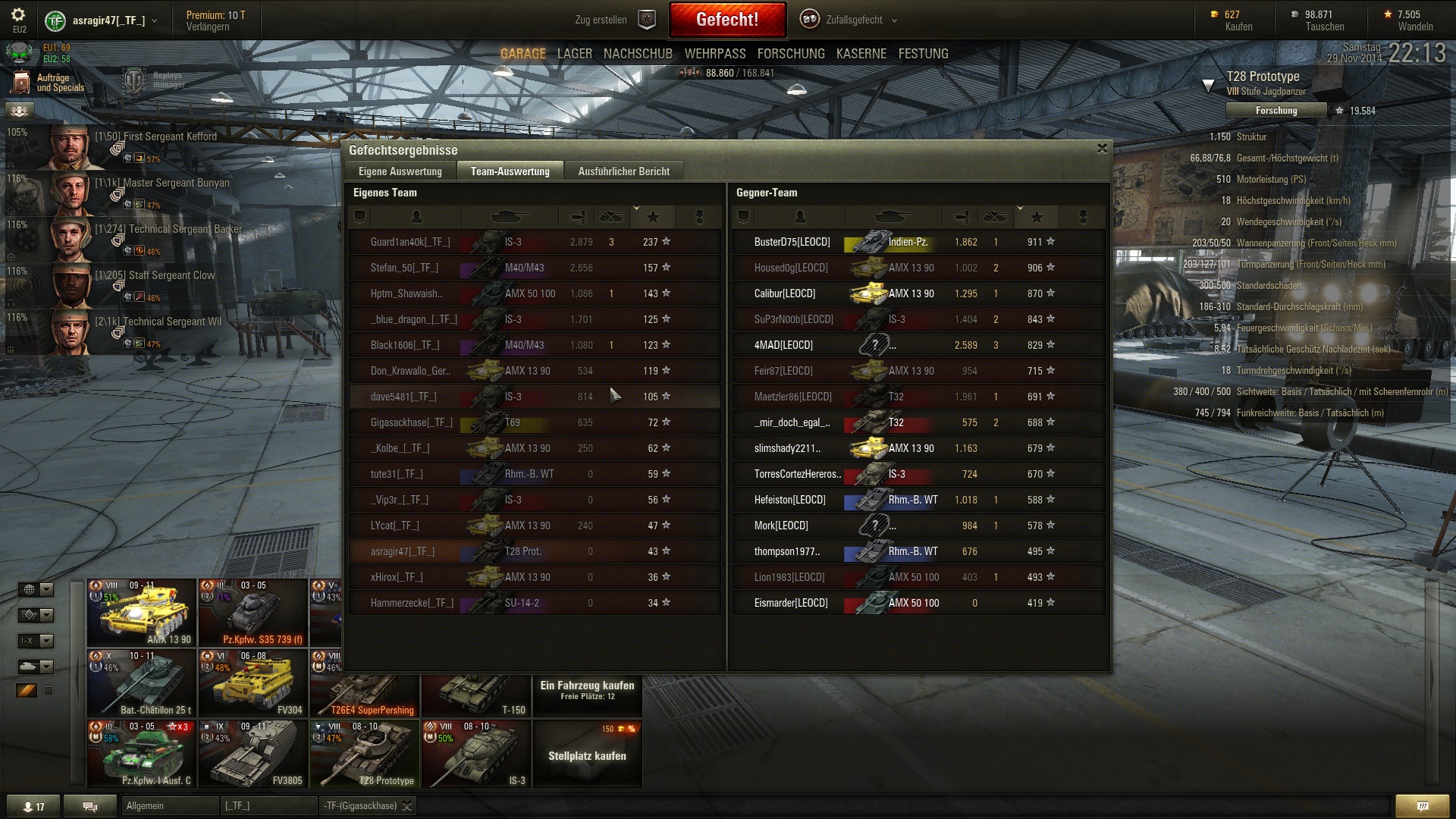Open the FORSCHUNG tech tree menu
Image resolution: width=1456 pixels, height=819 pixels.
[x=790, y=54]
